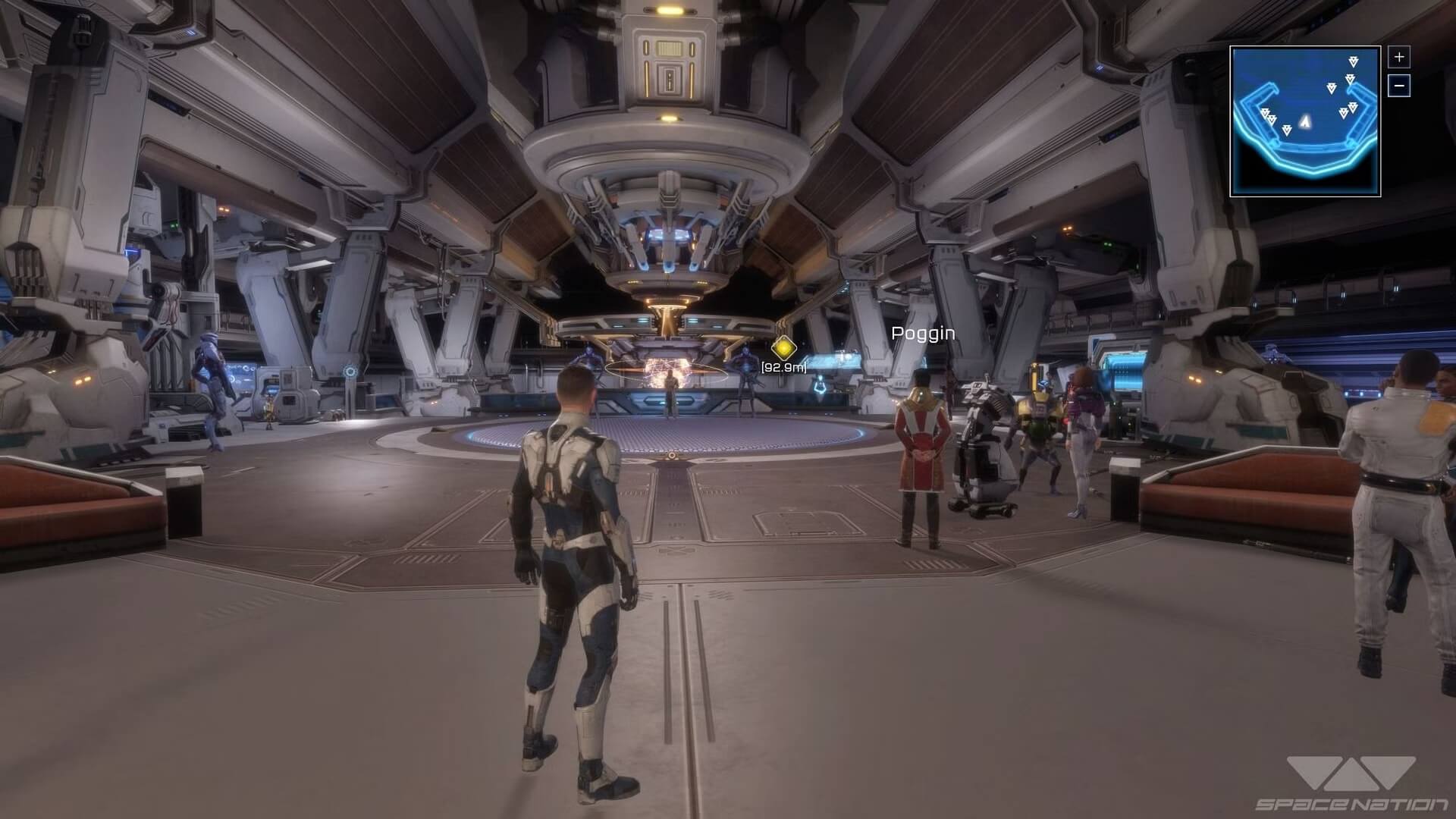Zoom in the minimap with the plus button
Image resolution: width=1456 pixels, height=819 pixels.
pyautogui.click(x=1399, y=56)
